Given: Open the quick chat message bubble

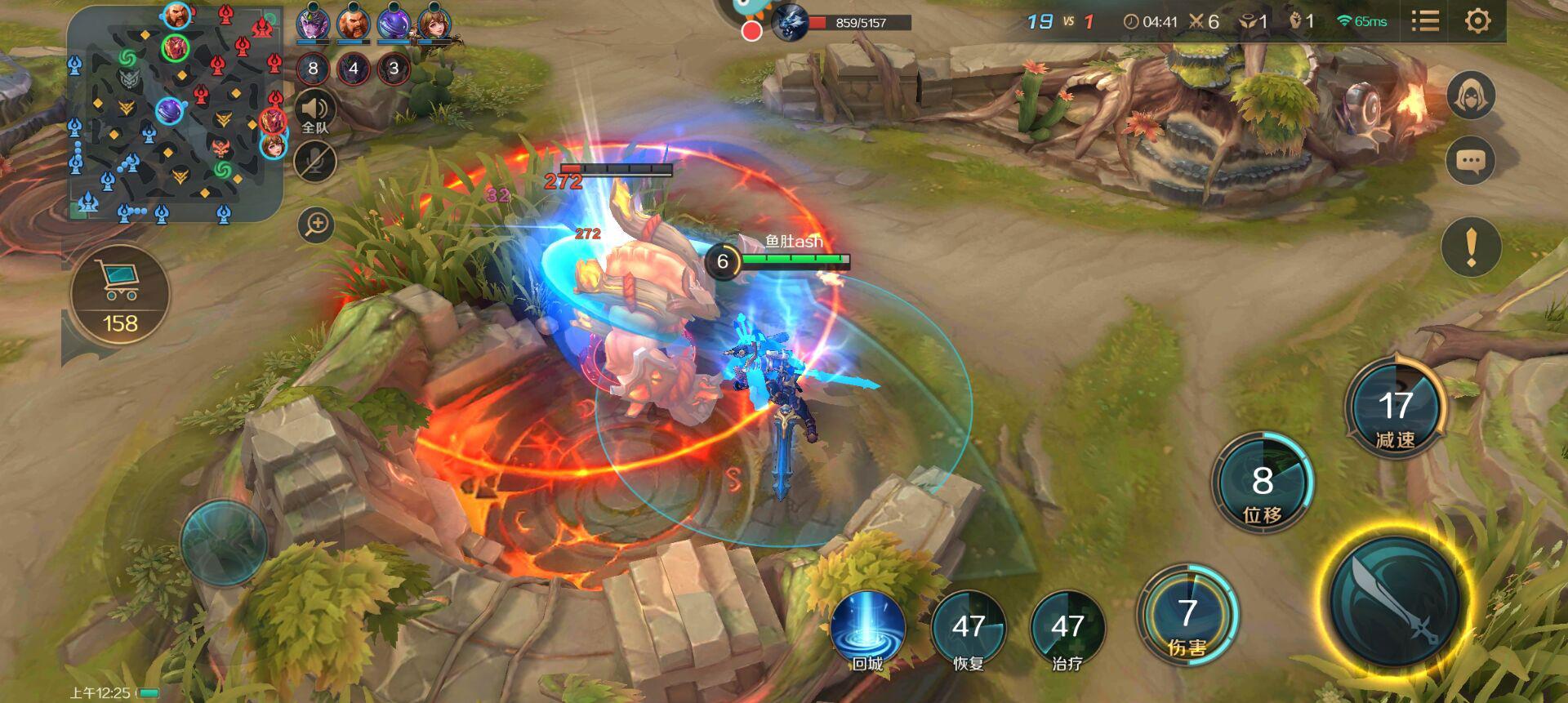Looking at the screenshot, I should tap(1470, 161).
